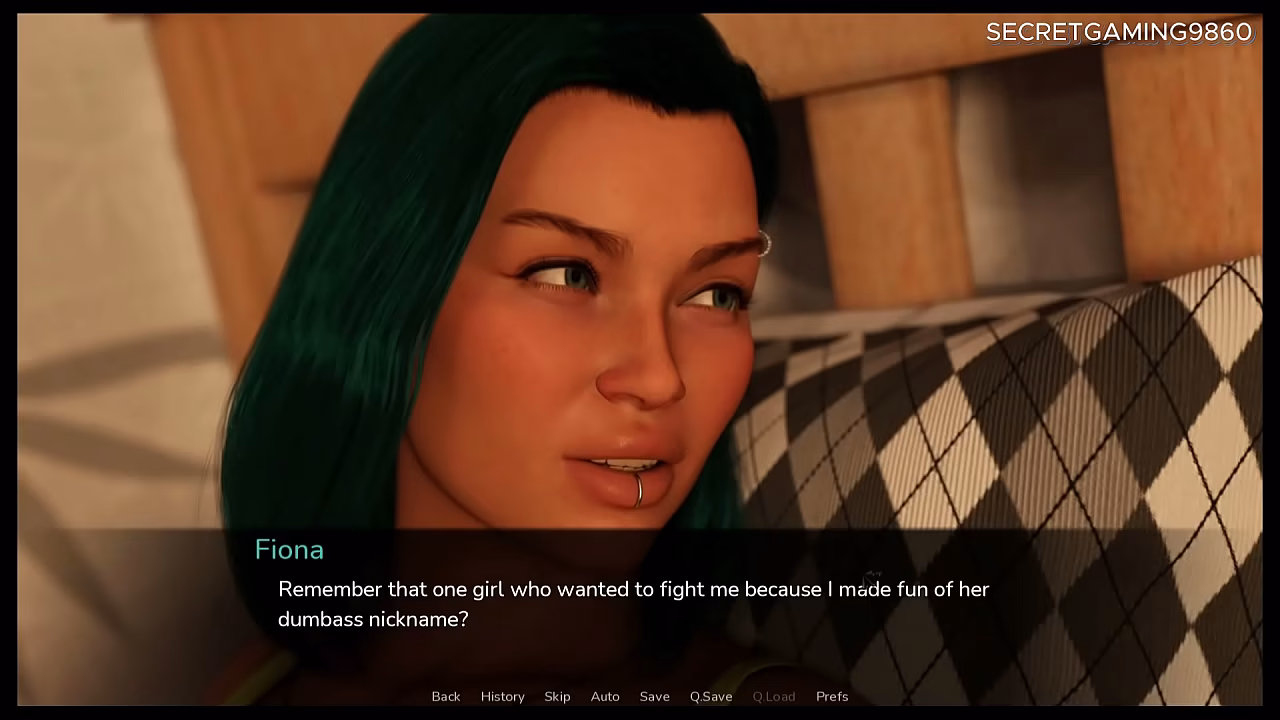Click the grayed-out Q.Load option
This screenshot has height=720, width=1280.
(x=774, y=696)
